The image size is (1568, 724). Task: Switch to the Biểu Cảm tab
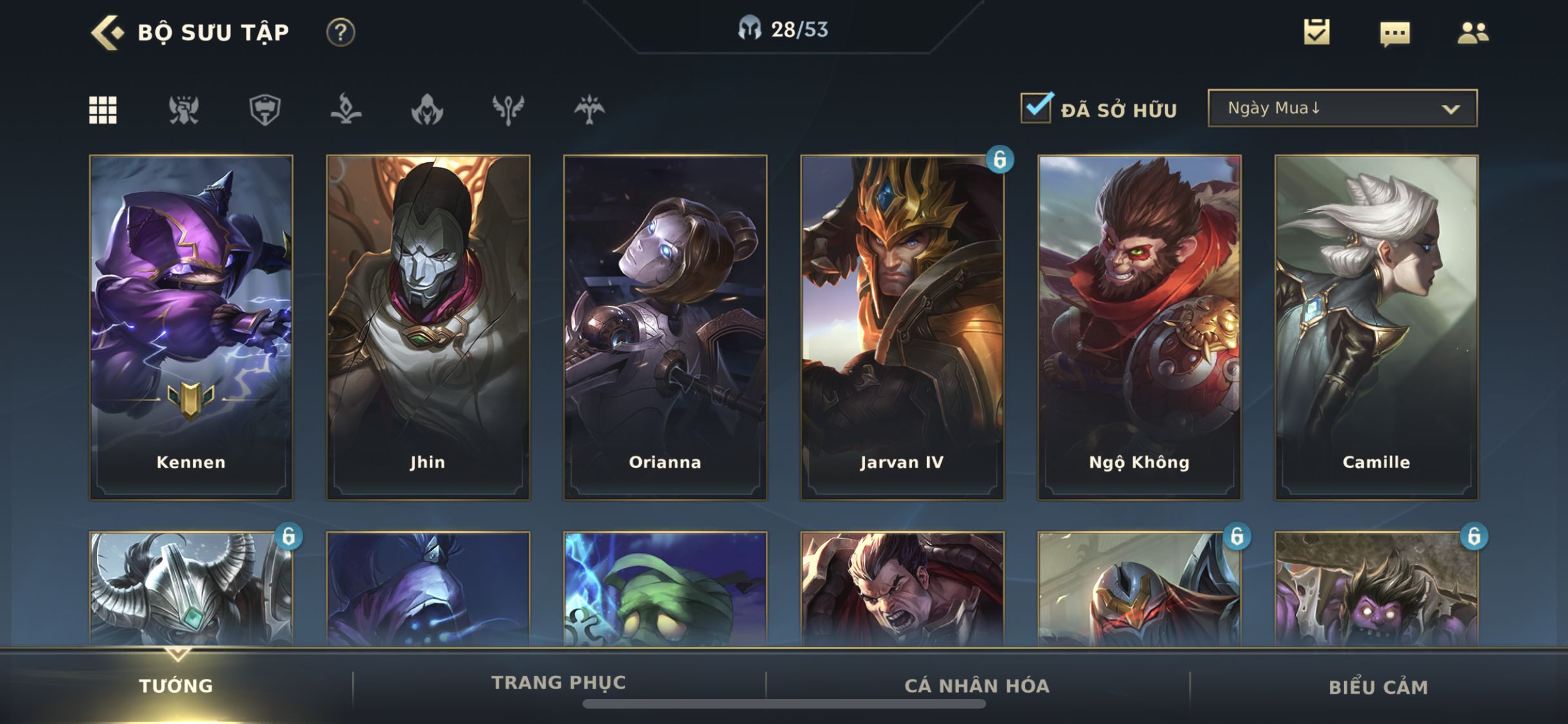(x=1378, y=687)
